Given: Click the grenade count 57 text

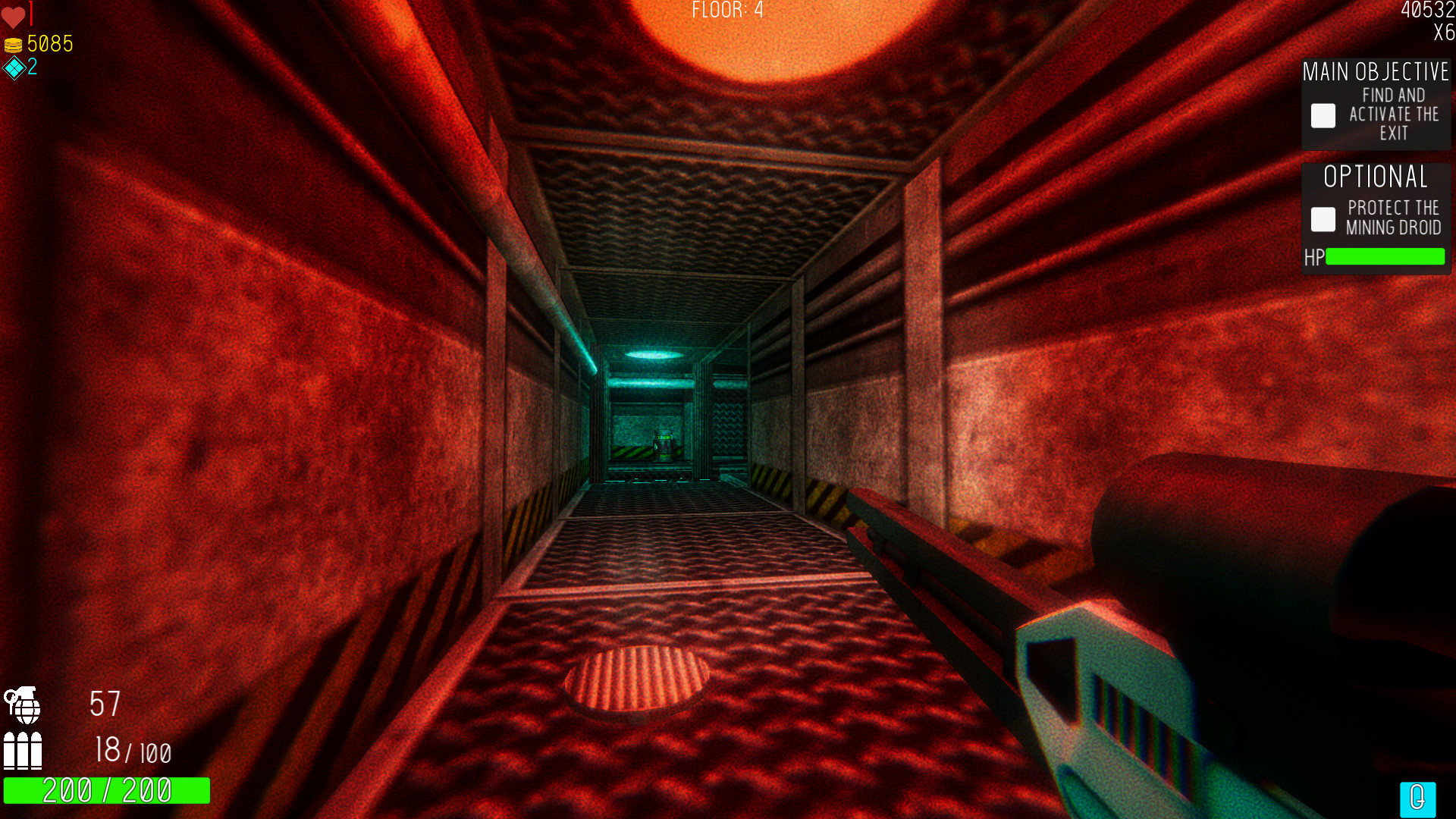Looking at the screenshot, I should point(105,705).
